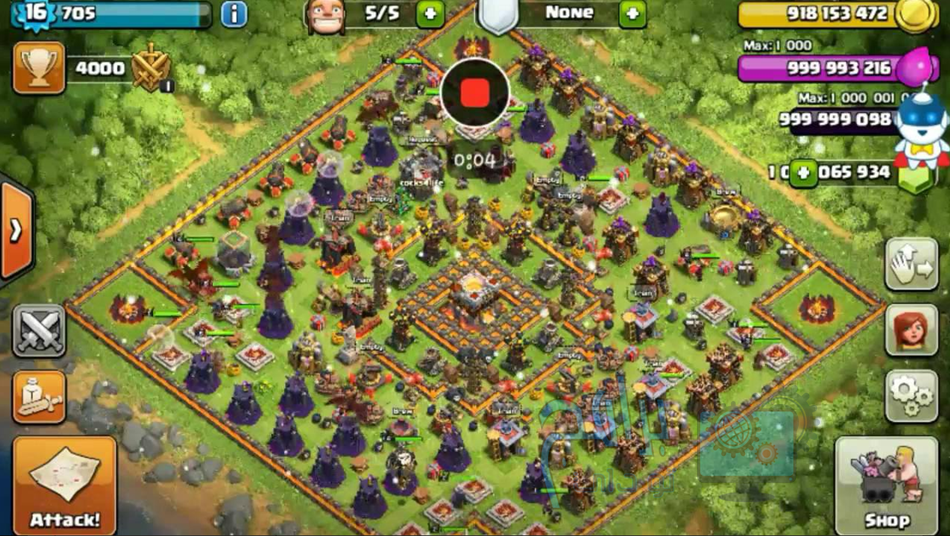Viewport: 950px width, 536px height.
Task: Click the blue info button
Action: pyautogui.click(x=234, y=14)
